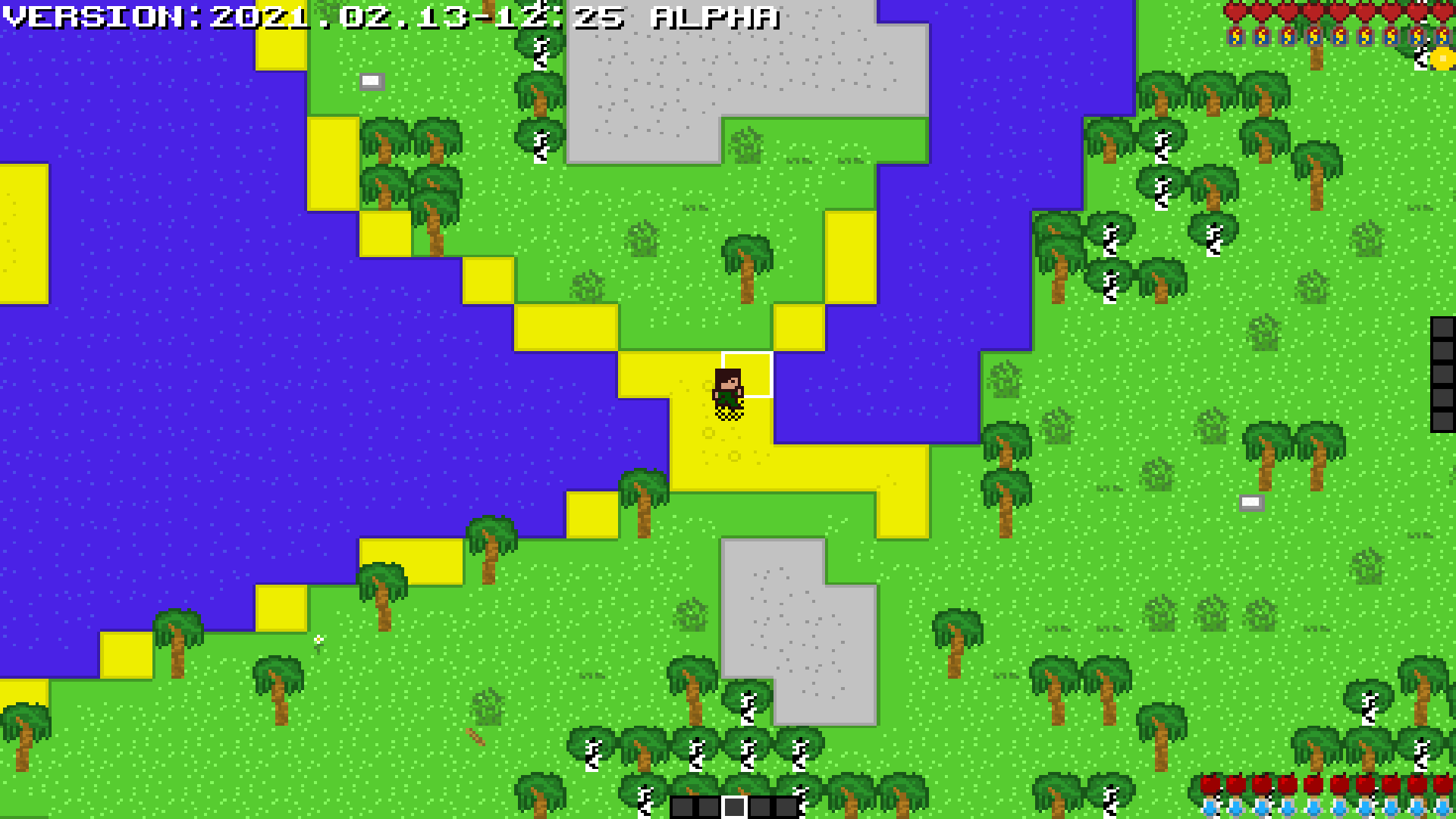
Task: Click a dollar money bag icon below the hearts
Action: pyautogui.click(x=1235, y=36)
